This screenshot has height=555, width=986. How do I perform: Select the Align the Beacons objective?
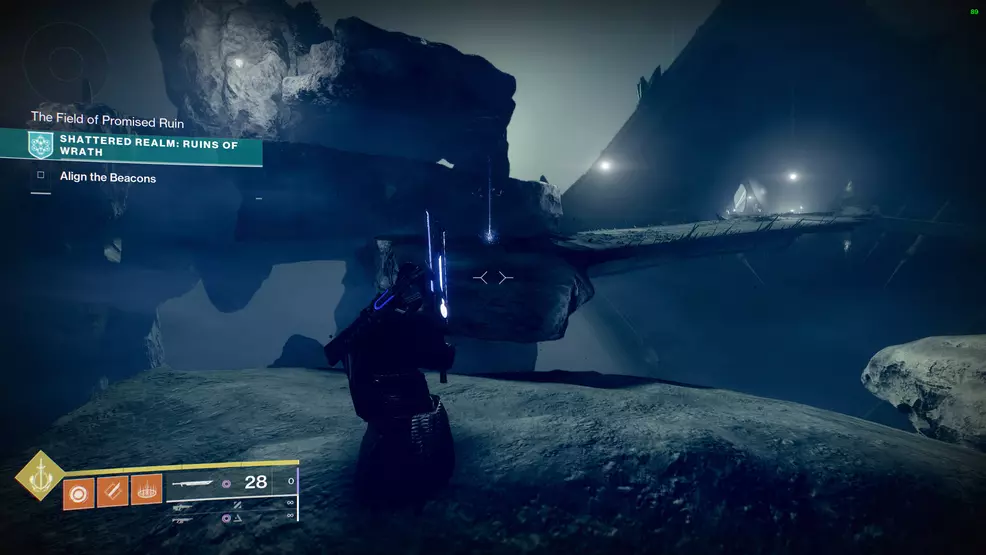pos(108,178)
